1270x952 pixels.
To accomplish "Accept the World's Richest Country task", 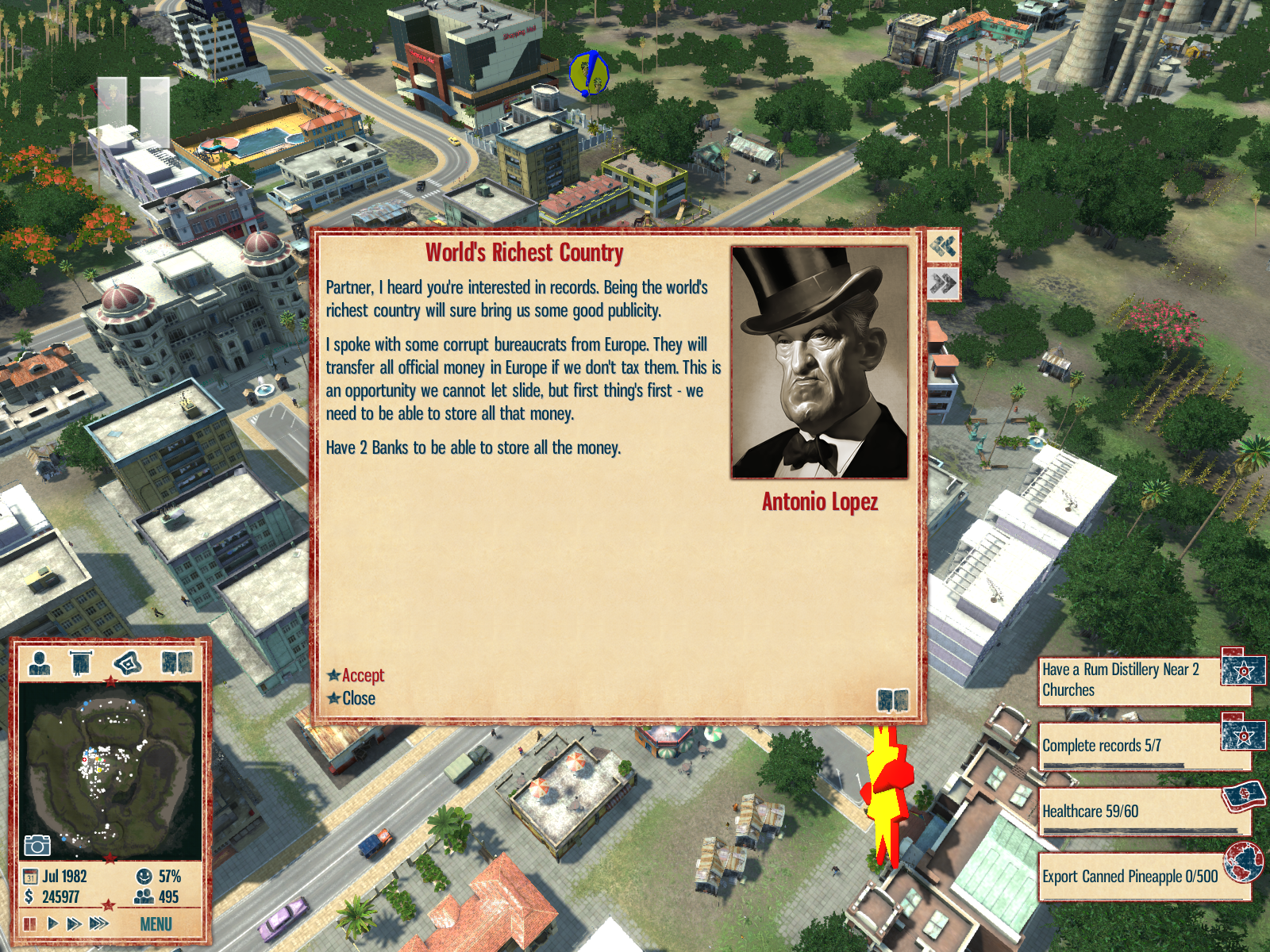I will tap(362, 675).
